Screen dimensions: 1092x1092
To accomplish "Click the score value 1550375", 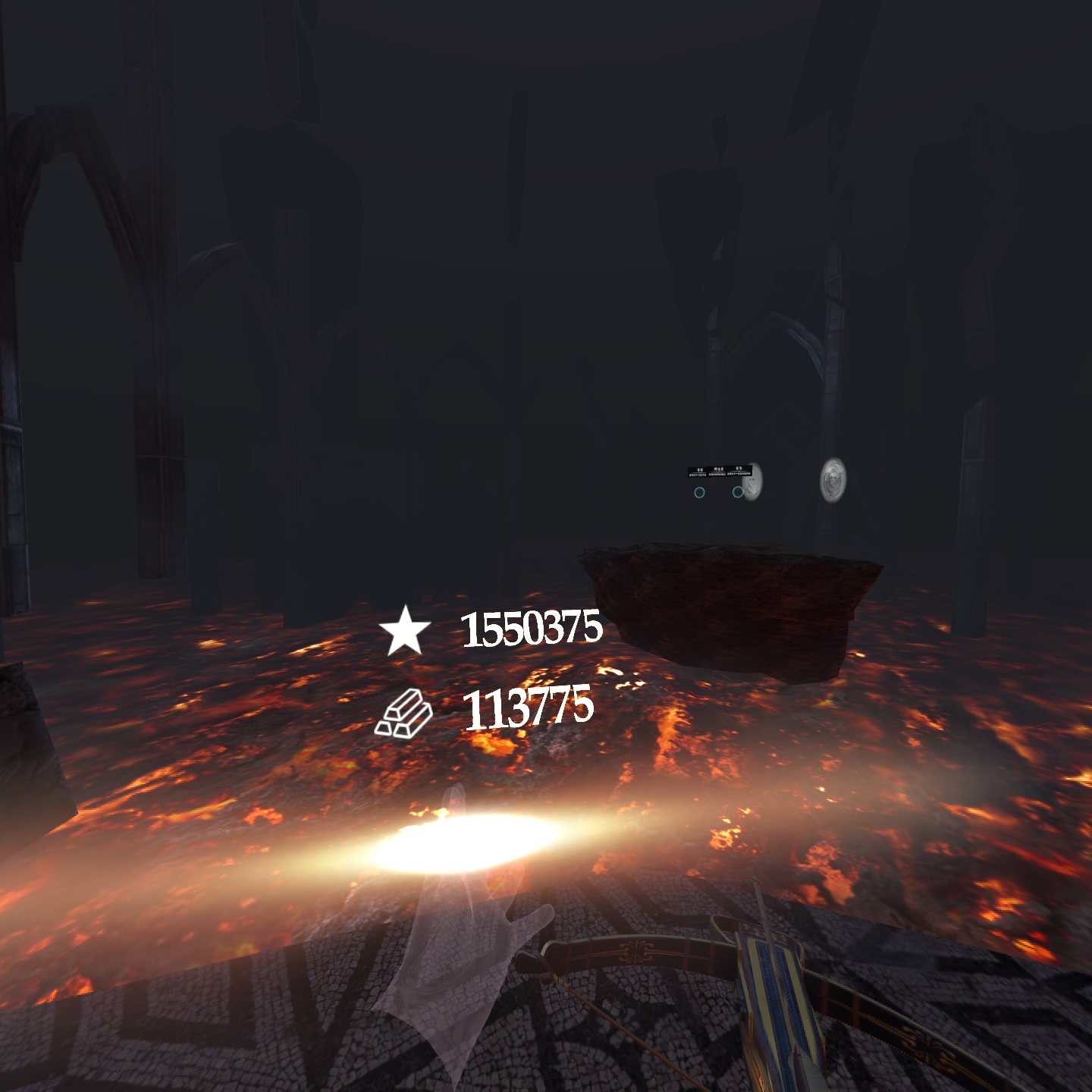I will pyautogui.click(x=533, y=631).
